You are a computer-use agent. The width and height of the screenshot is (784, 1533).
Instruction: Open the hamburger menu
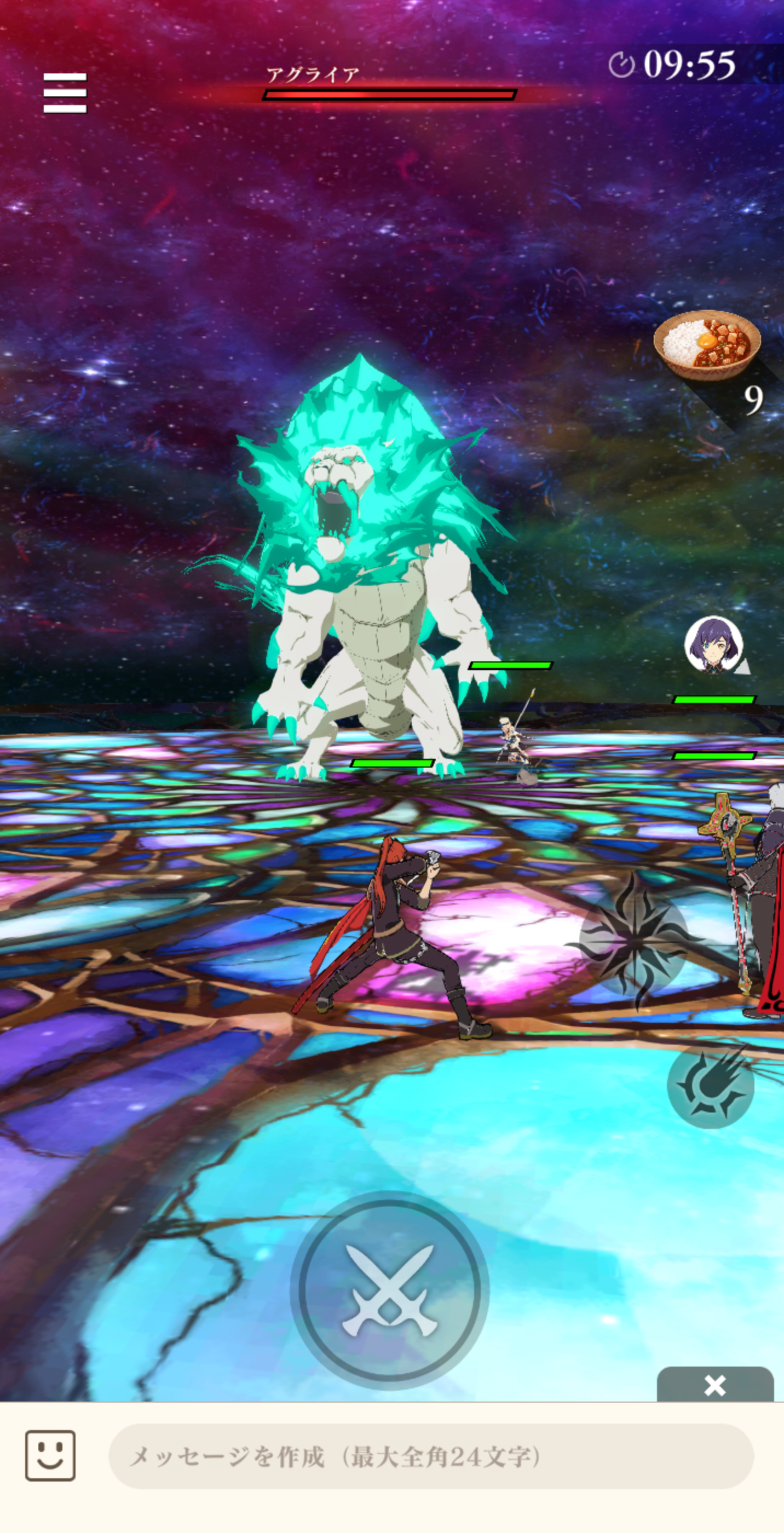(65, 93)
